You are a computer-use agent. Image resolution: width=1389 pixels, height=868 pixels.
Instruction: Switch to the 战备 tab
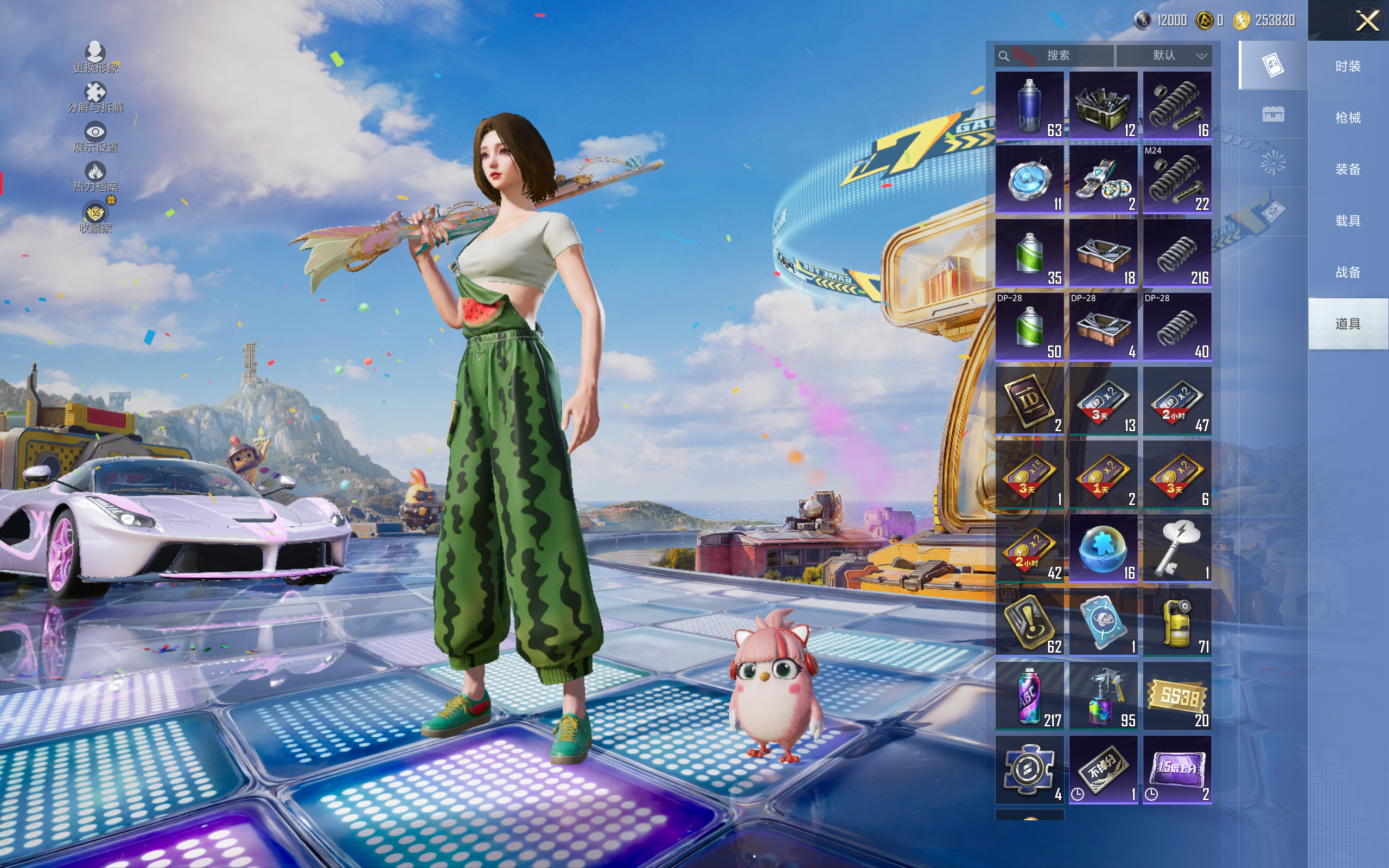click(x=1348, y=272)
